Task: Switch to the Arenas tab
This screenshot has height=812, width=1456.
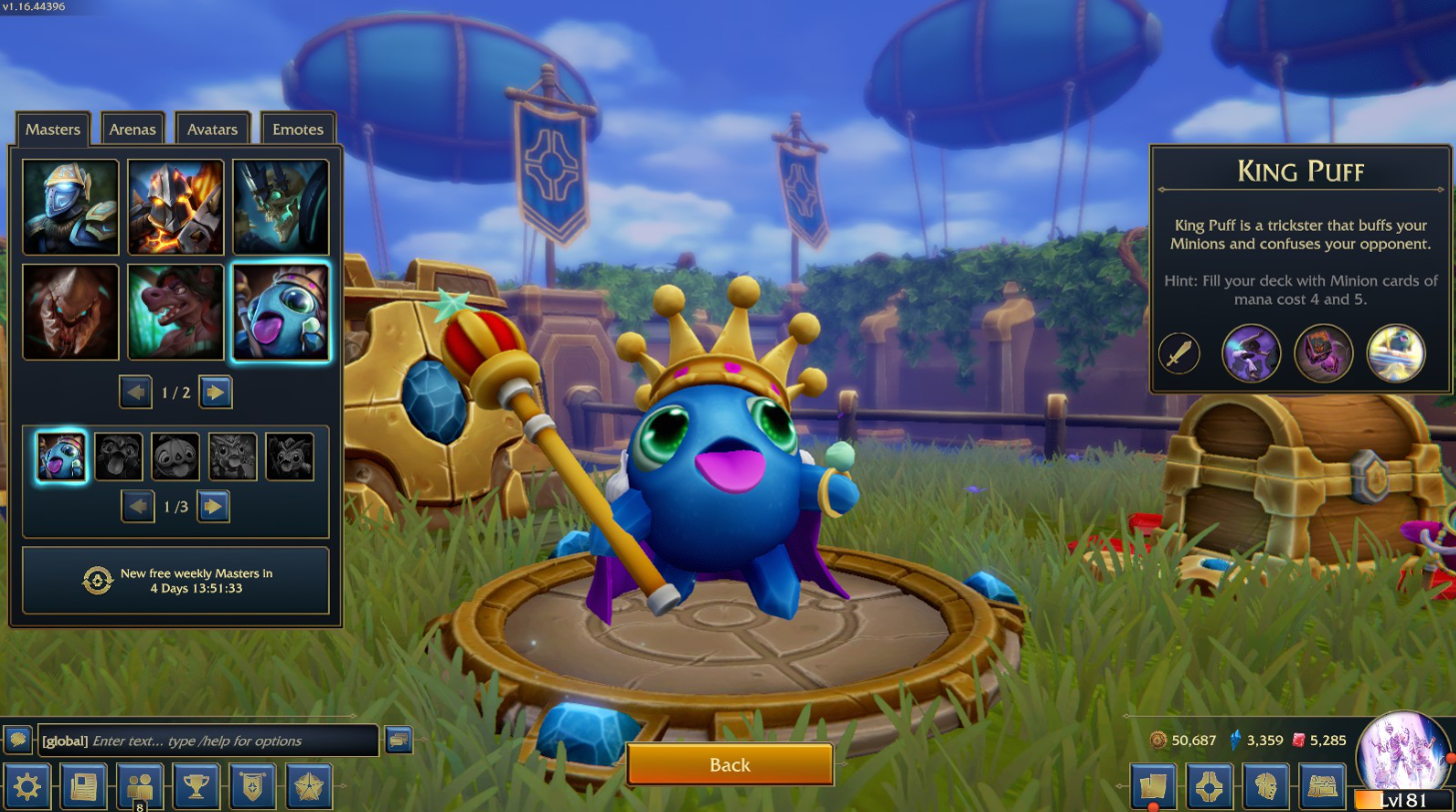Action: point(132,129)
